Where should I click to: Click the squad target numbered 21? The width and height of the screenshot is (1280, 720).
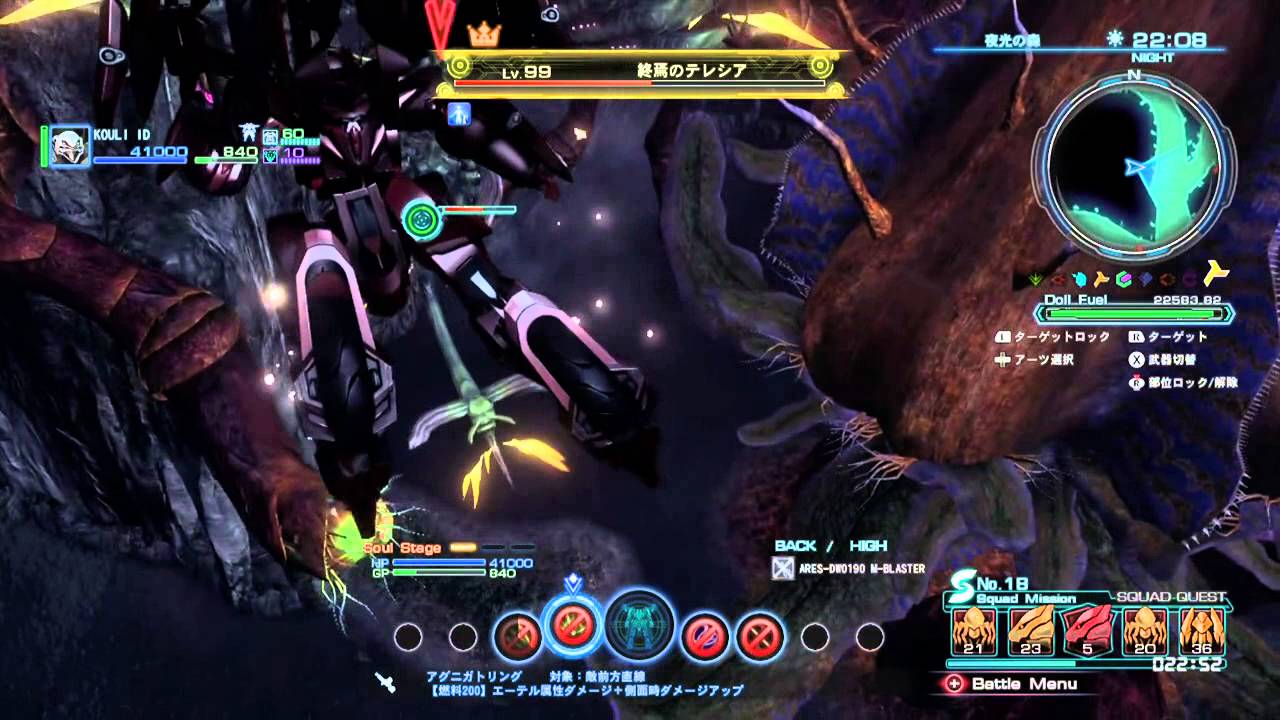972,630
